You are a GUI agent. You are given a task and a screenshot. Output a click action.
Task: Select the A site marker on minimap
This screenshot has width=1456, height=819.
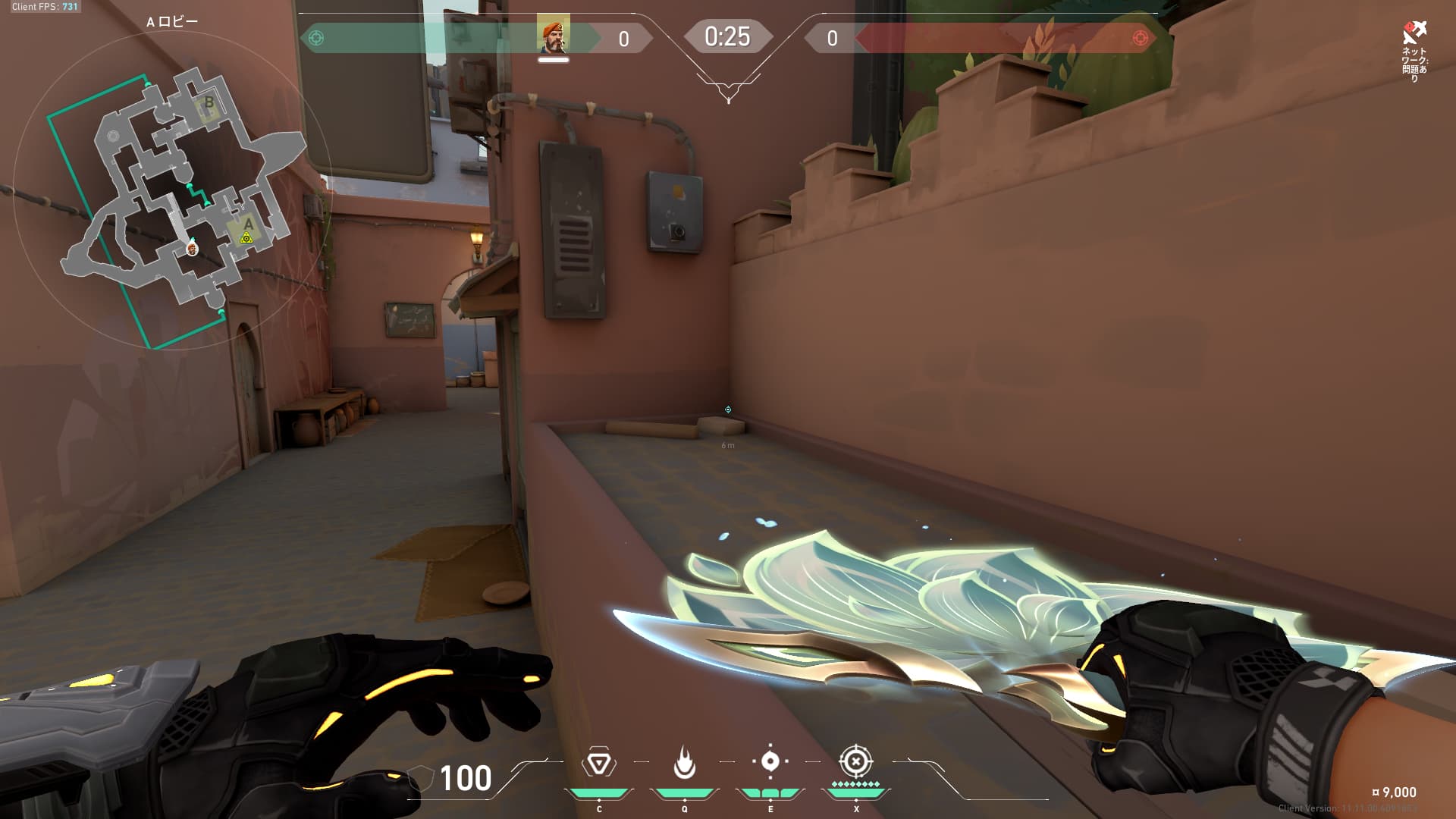[248, 224]
